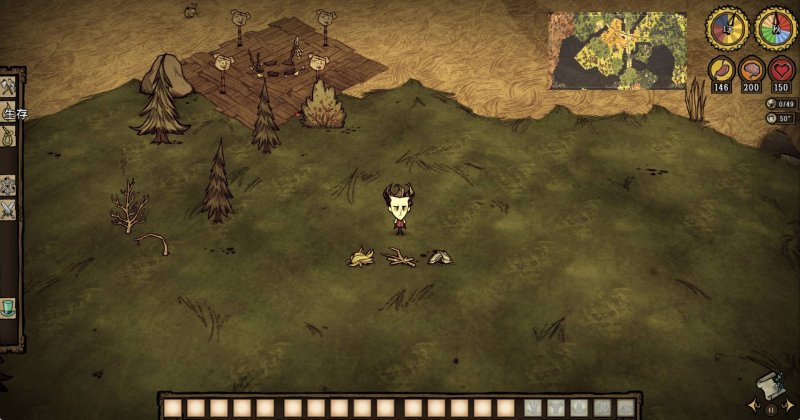Image resolution: width=800 pixels, height=420 pixels.
Task: Open the rope knot crafting tab
Action: [x=8, y=138]
